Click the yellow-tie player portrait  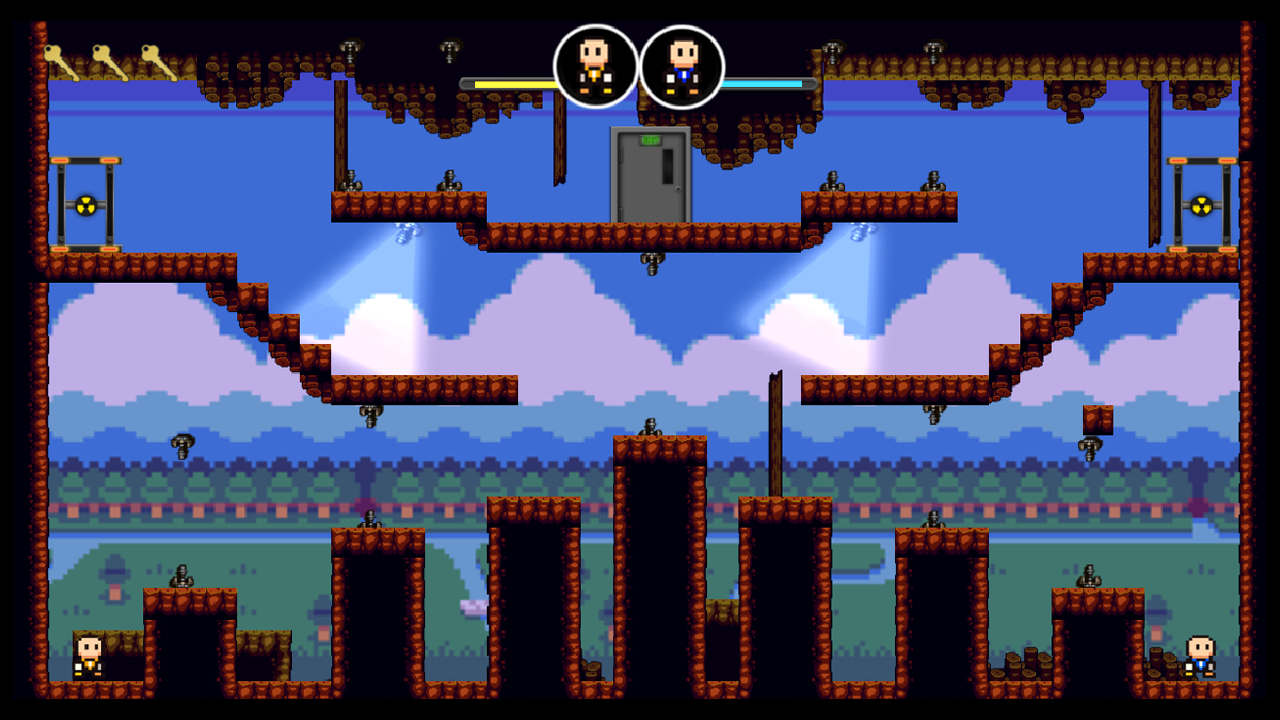[x=597, y=67]
